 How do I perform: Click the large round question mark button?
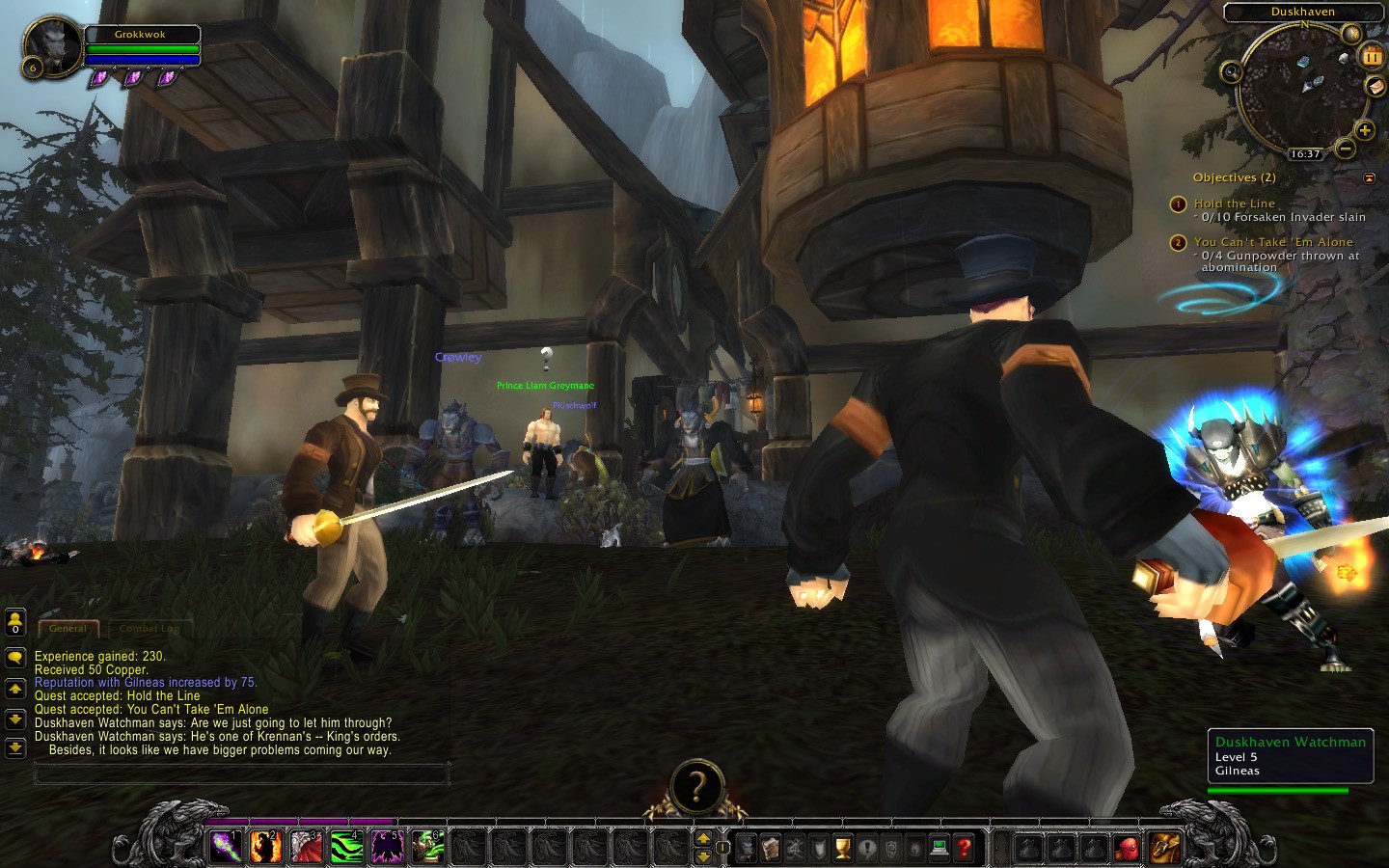tap(695, 787)
